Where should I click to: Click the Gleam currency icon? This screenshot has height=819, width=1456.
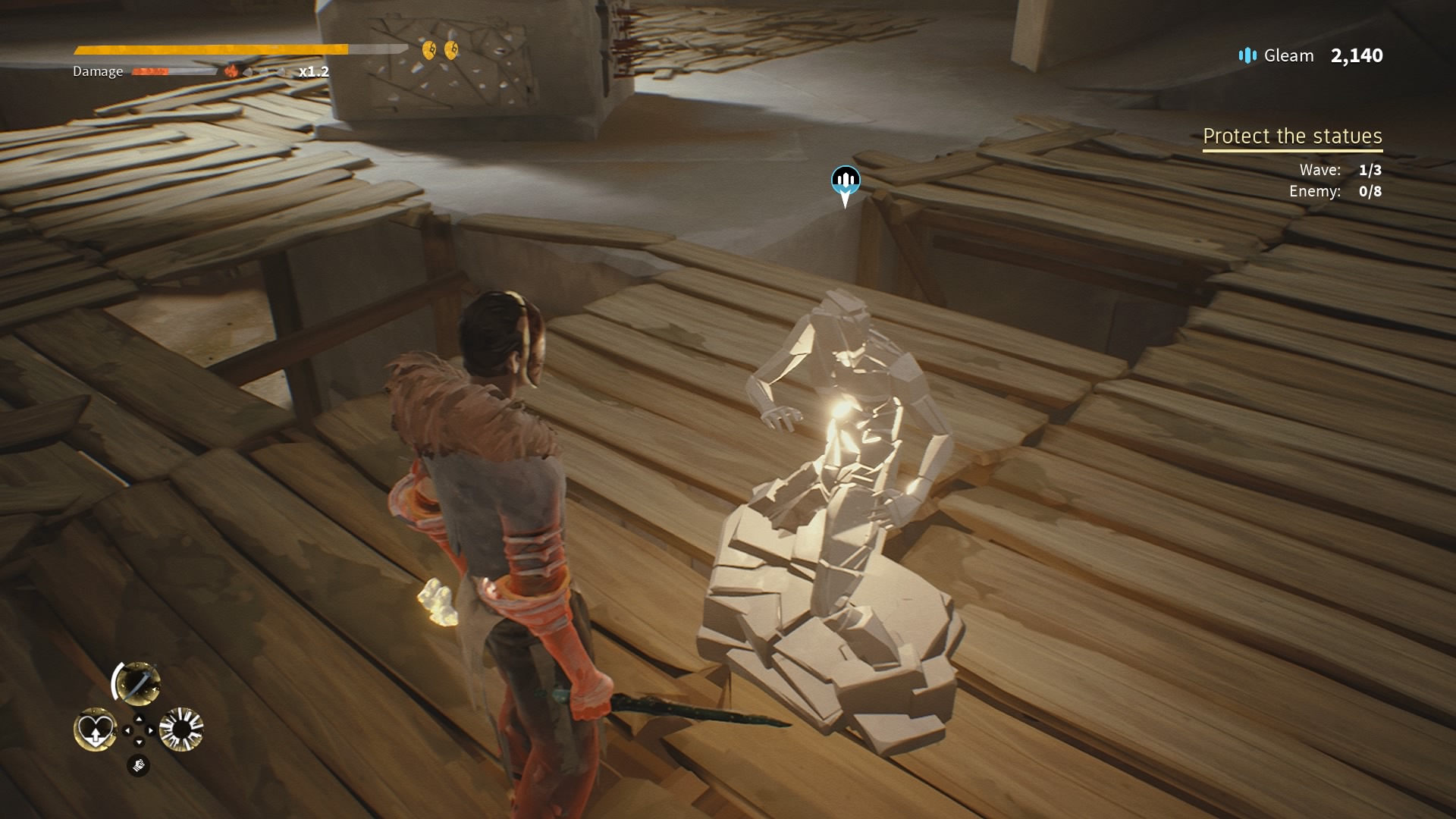pos(1247,55)
